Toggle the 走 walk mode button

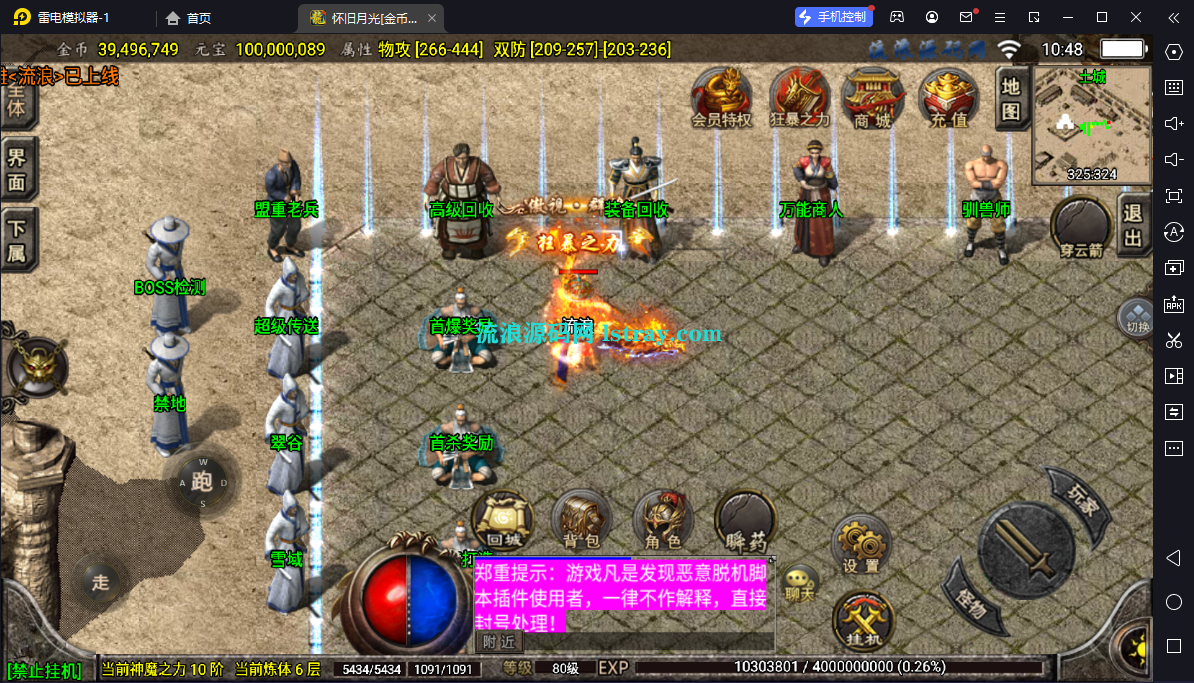[100, 580]
